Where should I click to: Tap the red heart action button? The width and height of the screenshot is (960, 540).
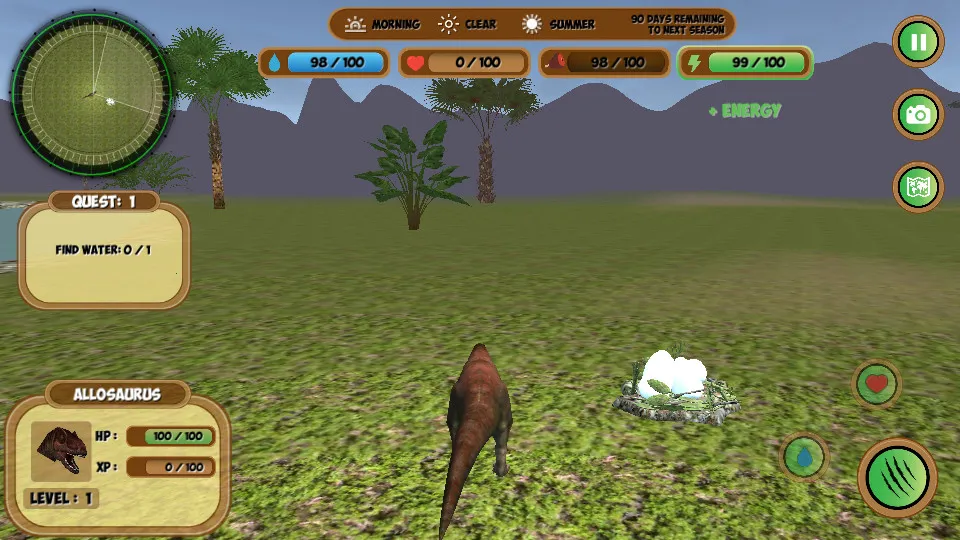point(877,384)
